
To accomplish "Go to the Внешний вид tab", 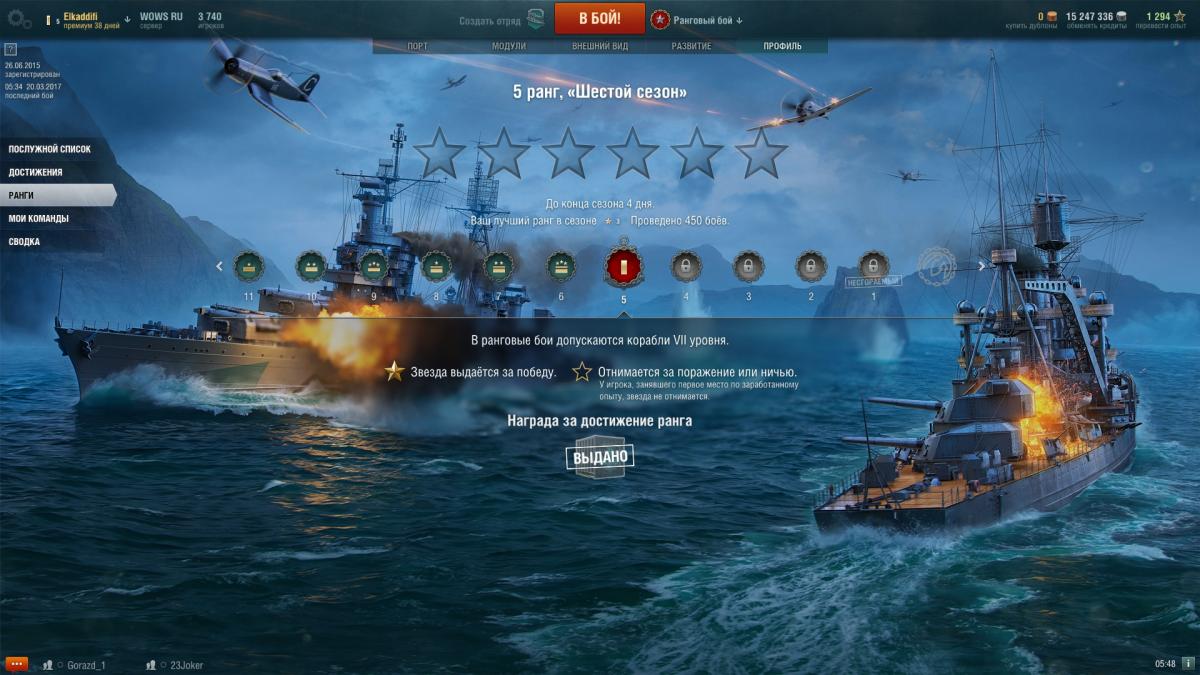I will point(600,46).
